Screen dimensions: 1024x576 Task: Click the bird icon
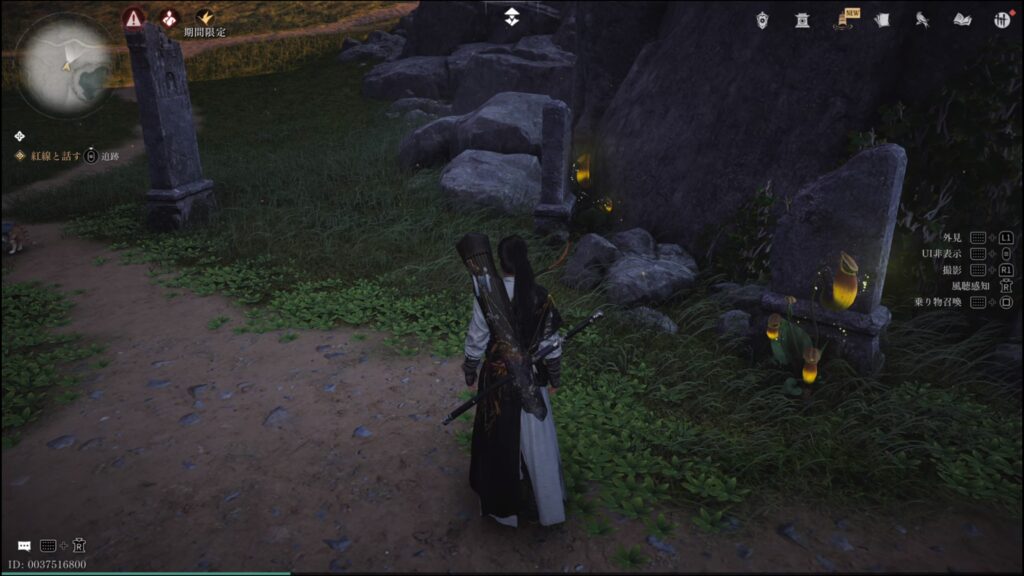click(x=922, y=19)
